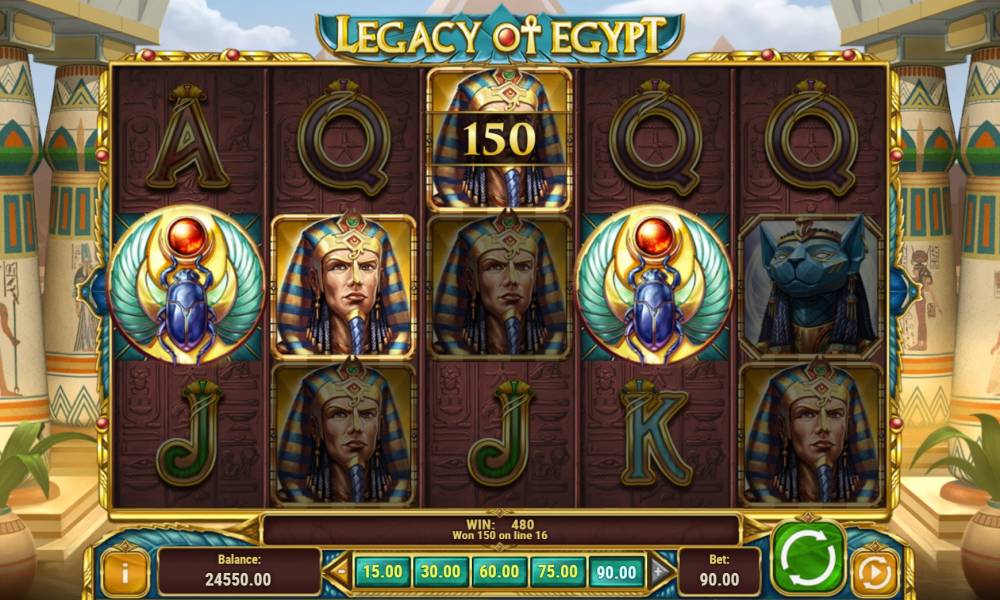Image resolution: width=1000 pixels, height=600 pixels.
Task: Select the 15.00 bet amount
Action: [382, 572]
